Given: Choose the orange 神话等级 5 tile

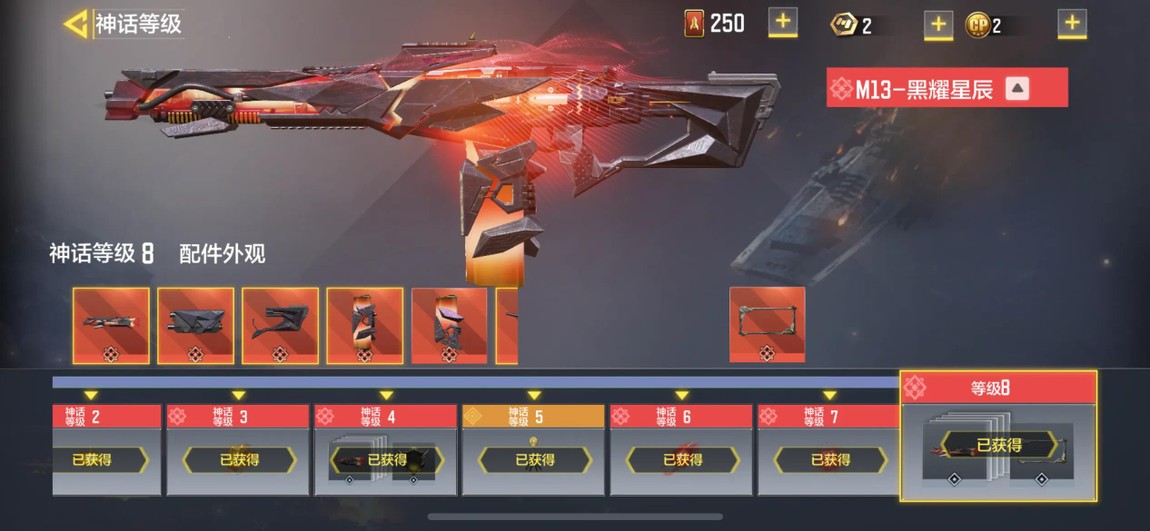Looking at the screenshot, I should coord(533,450).
